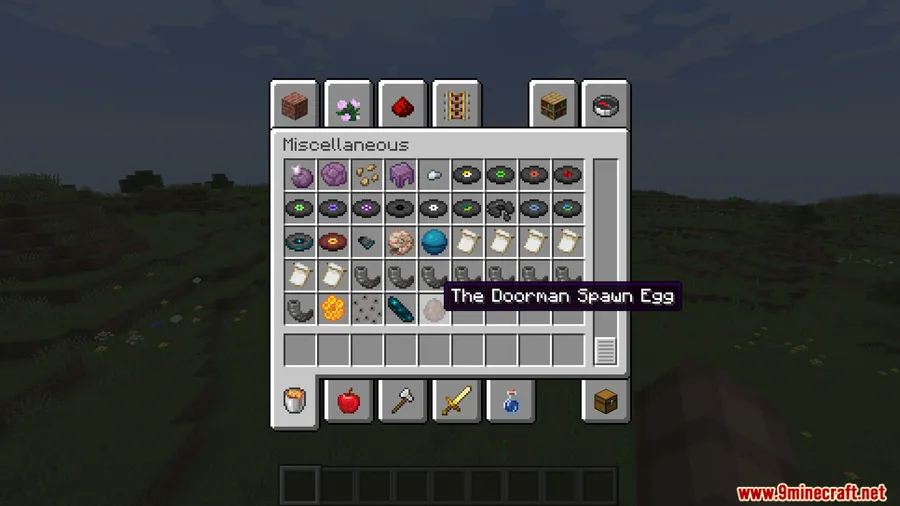The height and width of the screenshot is (506, 900).
Task: Open the red apple Foodstuffs tab
Action: pyautogui.click(x=348, y=401)
